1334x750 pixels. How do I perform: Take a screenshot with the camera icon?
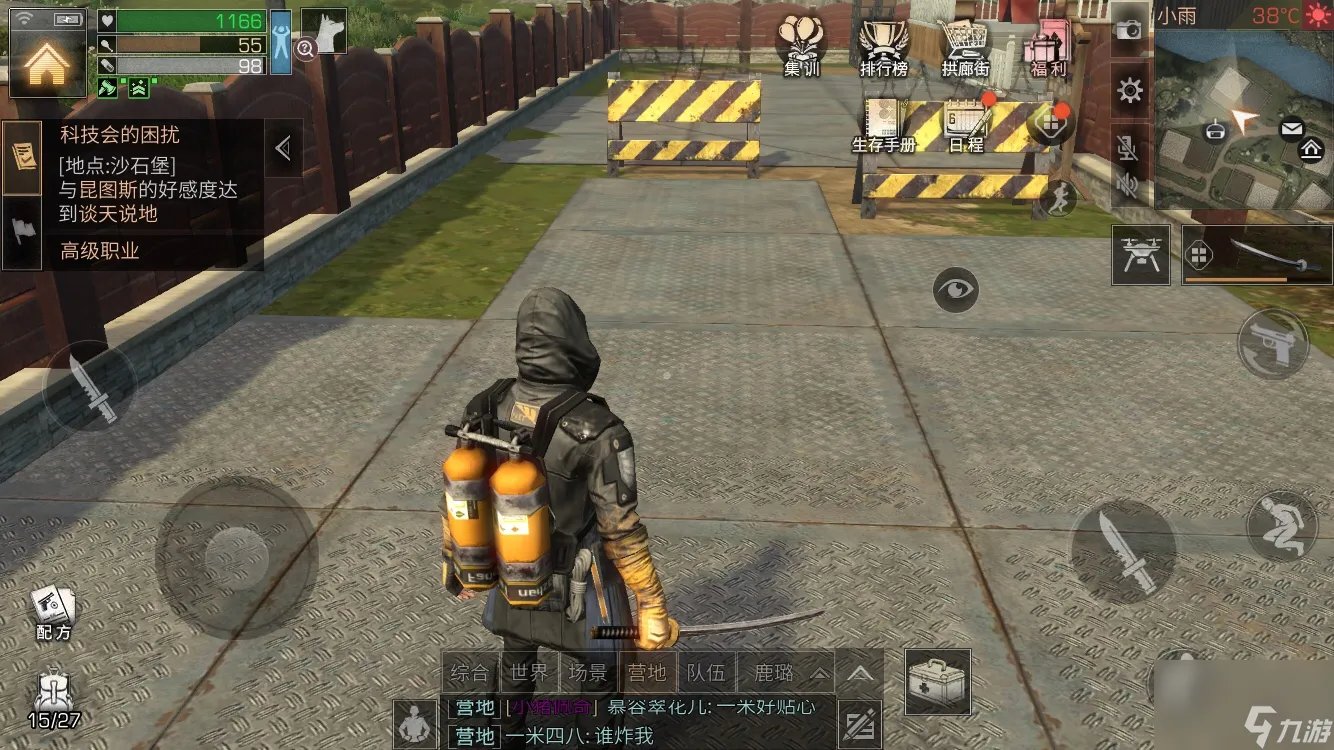(1130, 30)
